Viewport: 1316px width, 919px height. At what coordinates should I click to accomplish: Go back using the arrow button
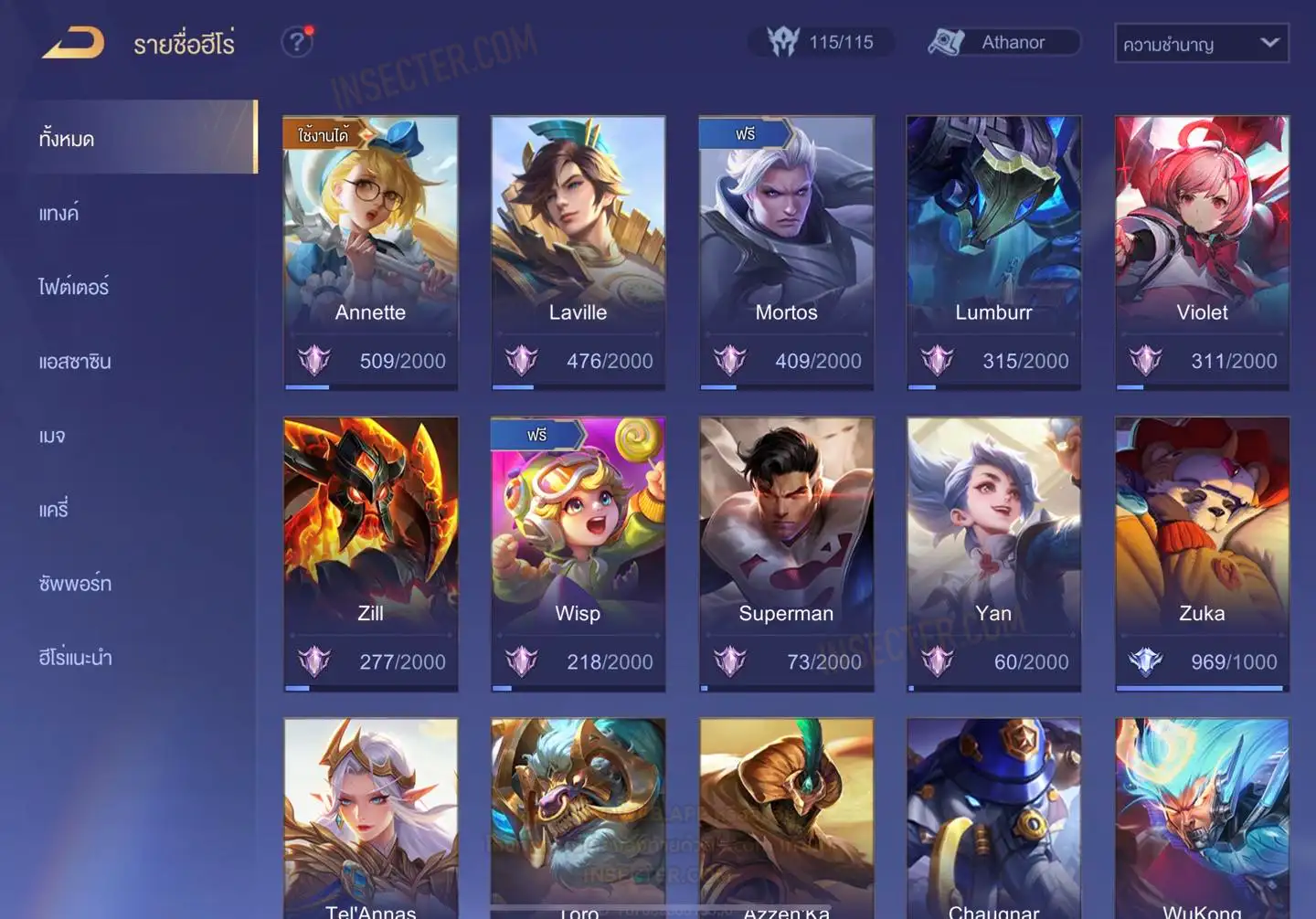click(73, 43)
